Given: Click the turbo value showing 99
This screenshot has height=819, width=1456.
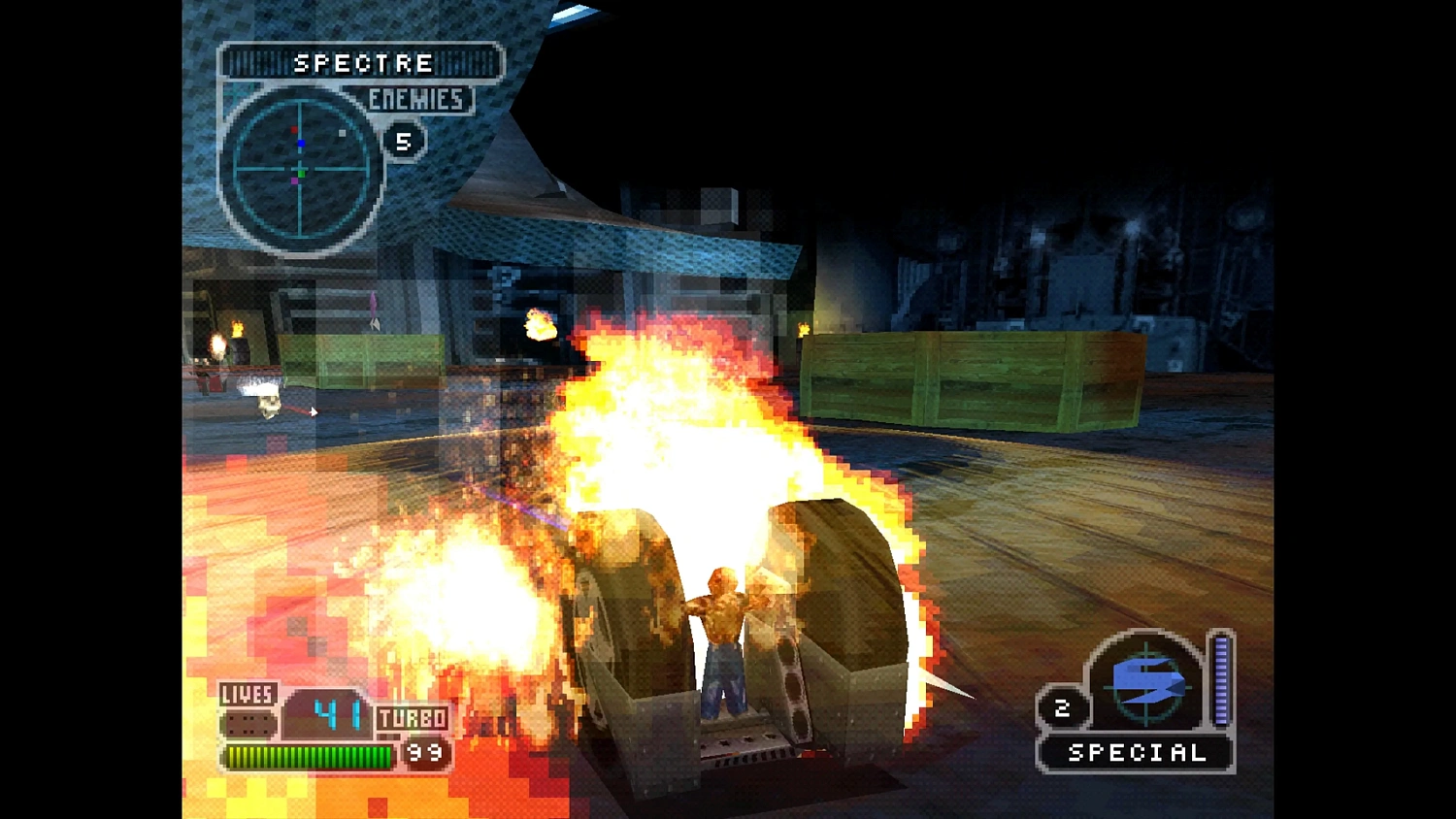Looking at the screenshot, I should 424,751.
